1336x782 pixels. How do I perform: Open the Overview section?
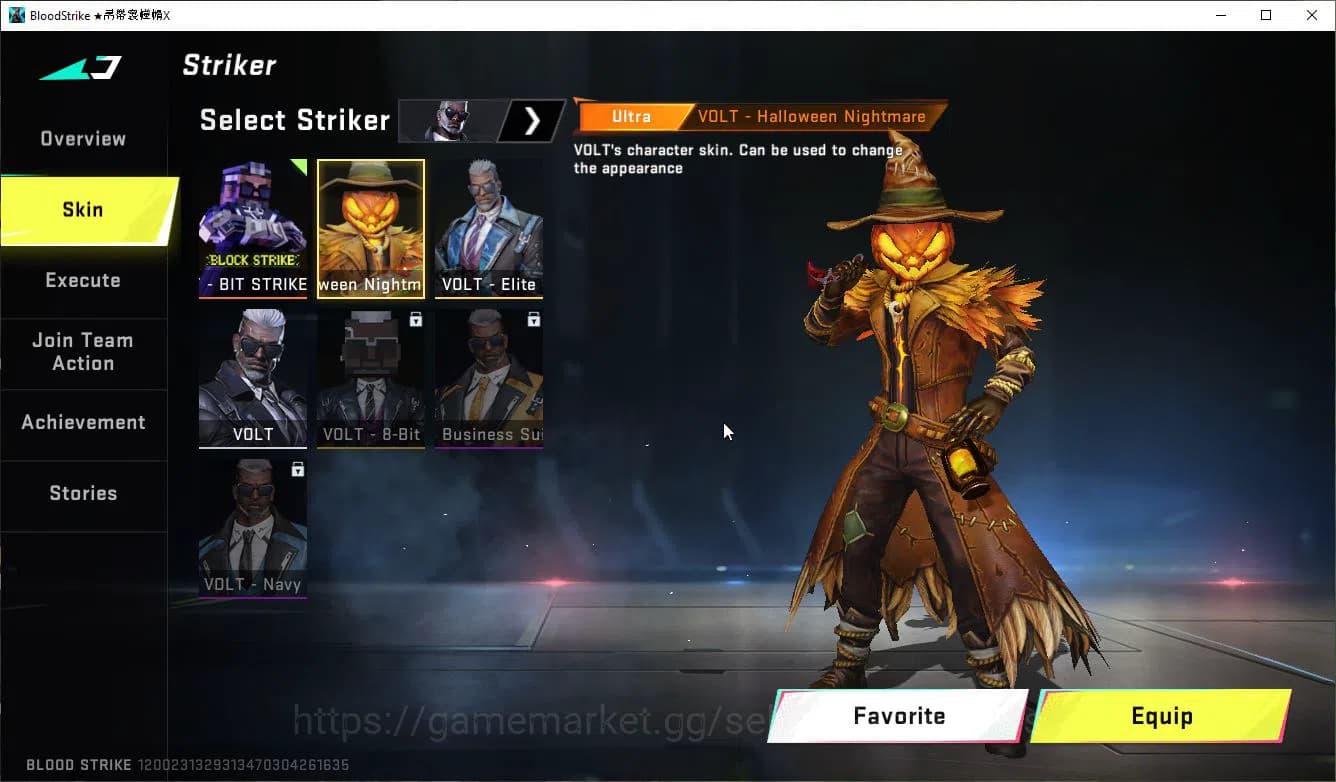pos(82,138)
